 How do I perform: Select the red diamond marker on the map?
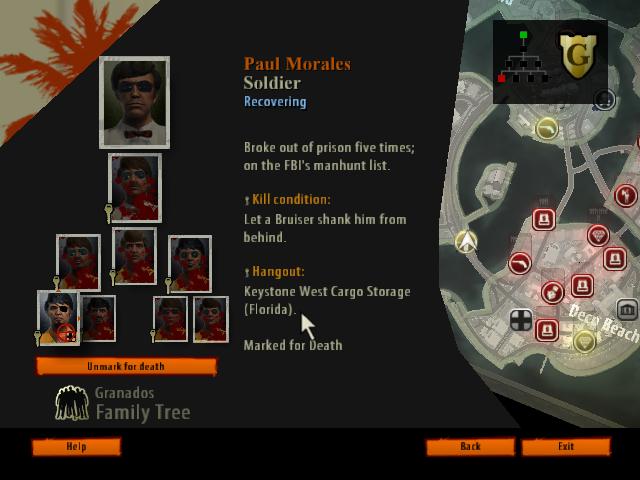pyautogui.click(x=598, y=236)
